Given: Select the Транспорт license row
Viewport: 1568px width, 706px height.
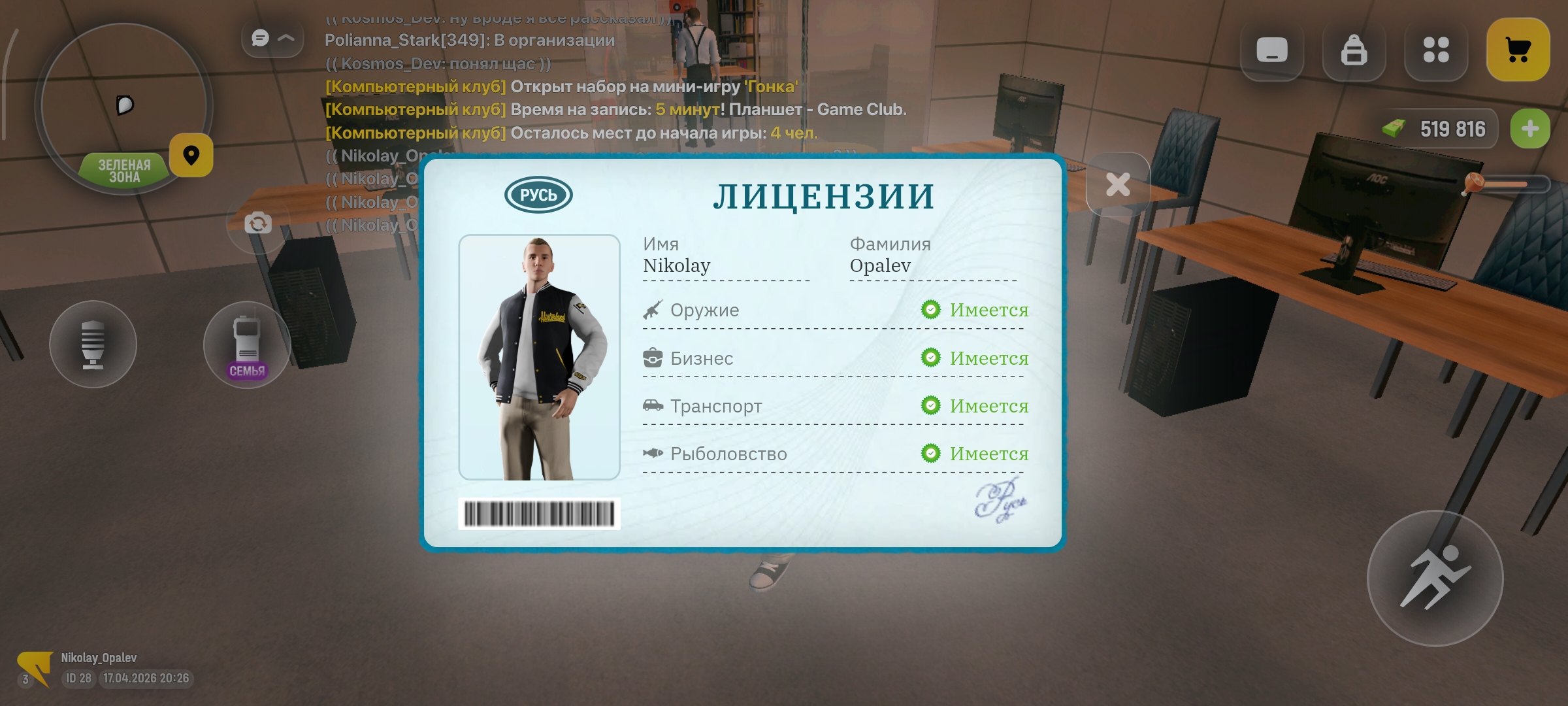Looking at the screenshot, I should pyautogui.click(x=715, y=406).
